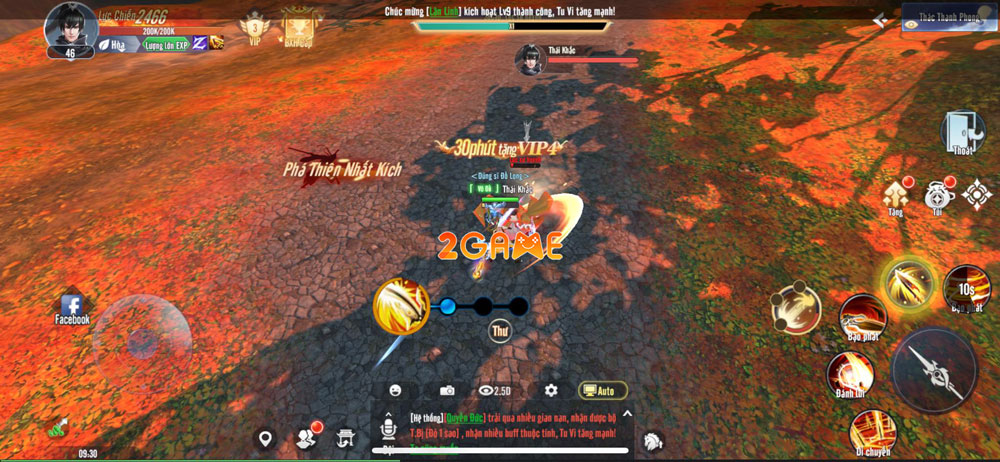Open the emoji smiley icon

(x=396, y=390)
